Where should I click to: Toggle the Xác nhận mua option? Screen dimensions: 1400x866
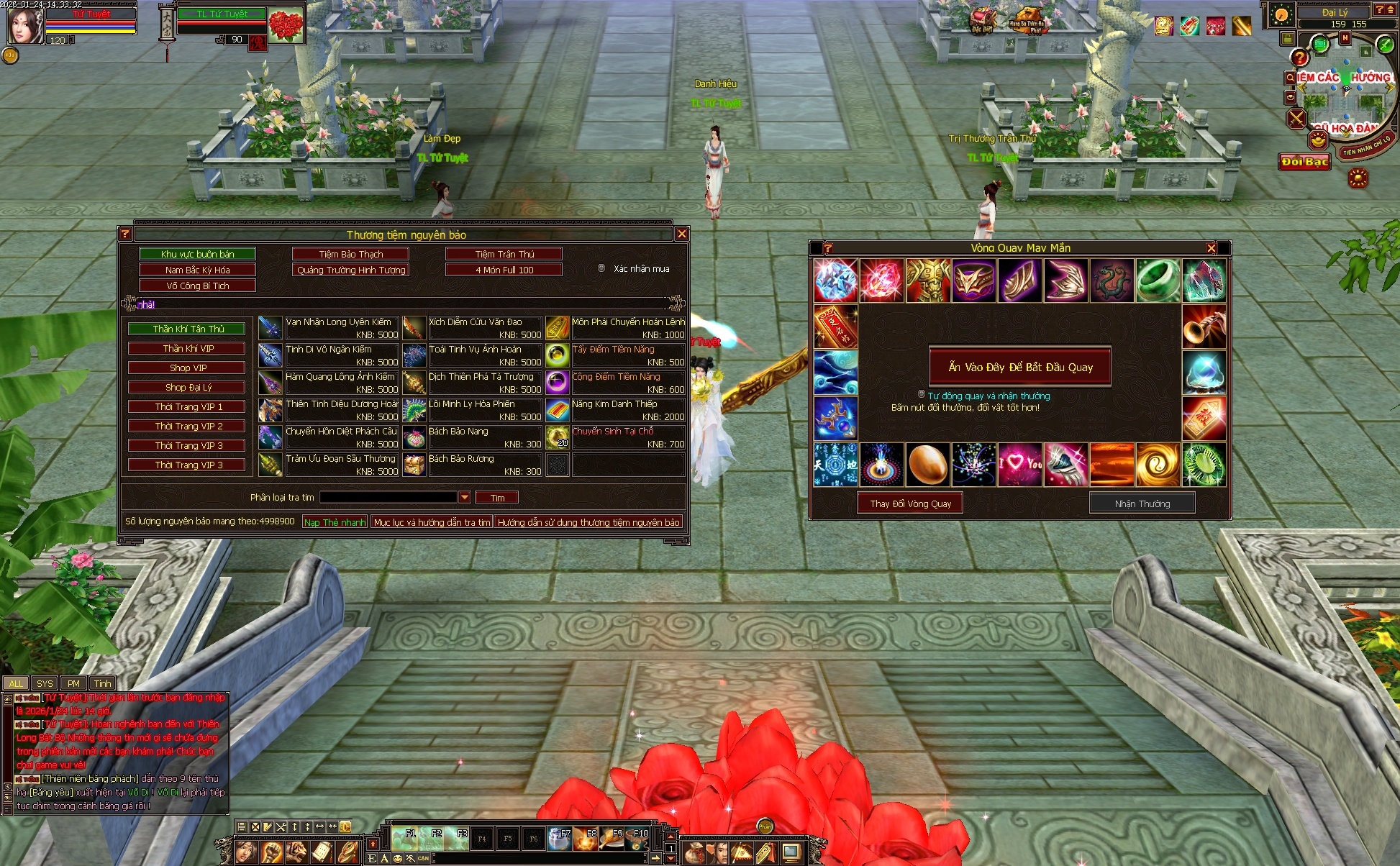pos(601,268)
